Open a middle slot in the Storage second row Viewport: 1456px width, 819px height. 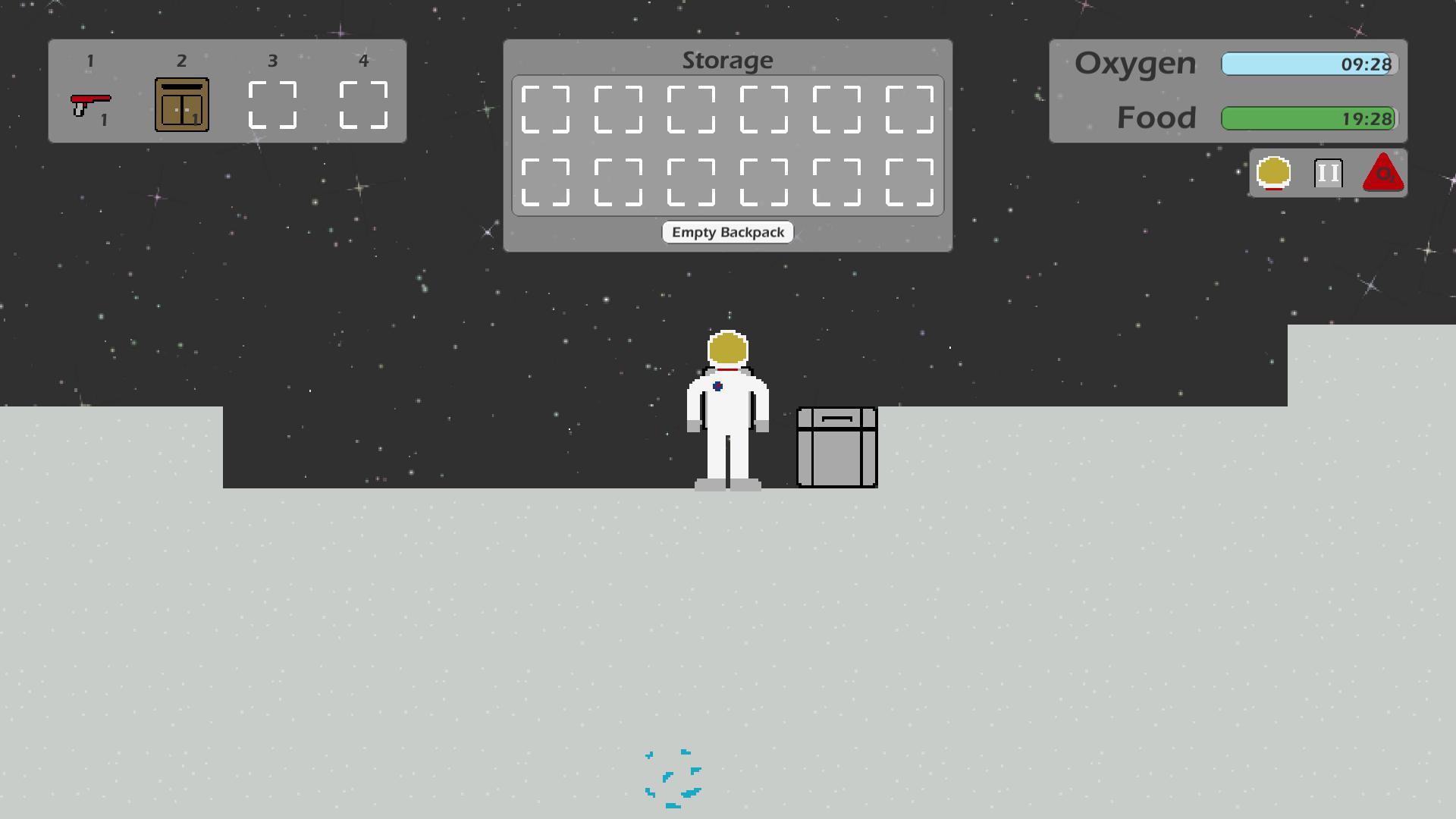764,182
